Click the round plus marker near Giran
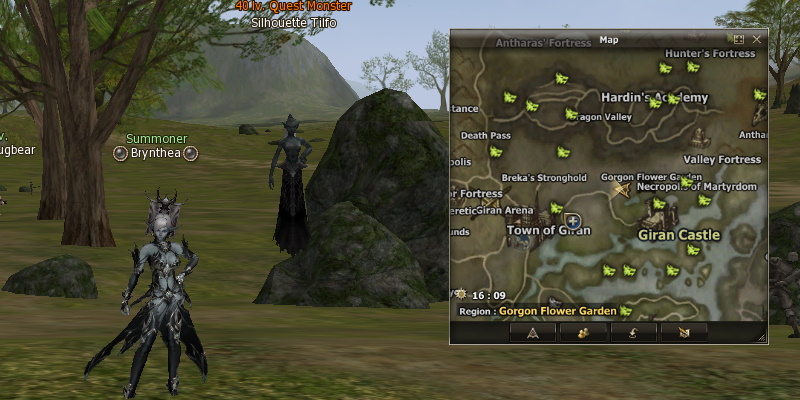 [572, 221]
